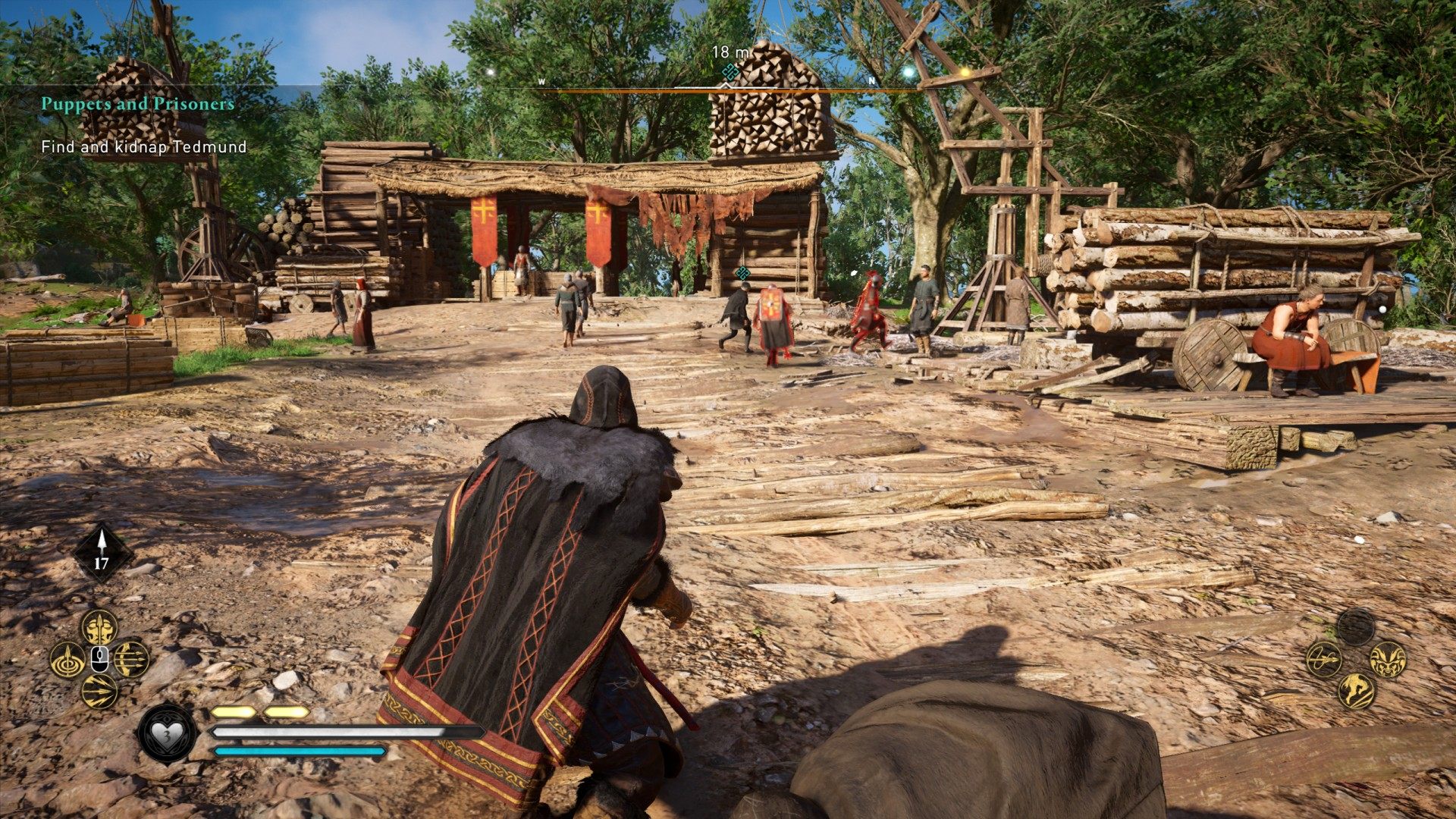Activate the bow with three arrows ability
Image resolution: width=1456 pixels, height=819 pixels.
(132, 659)
